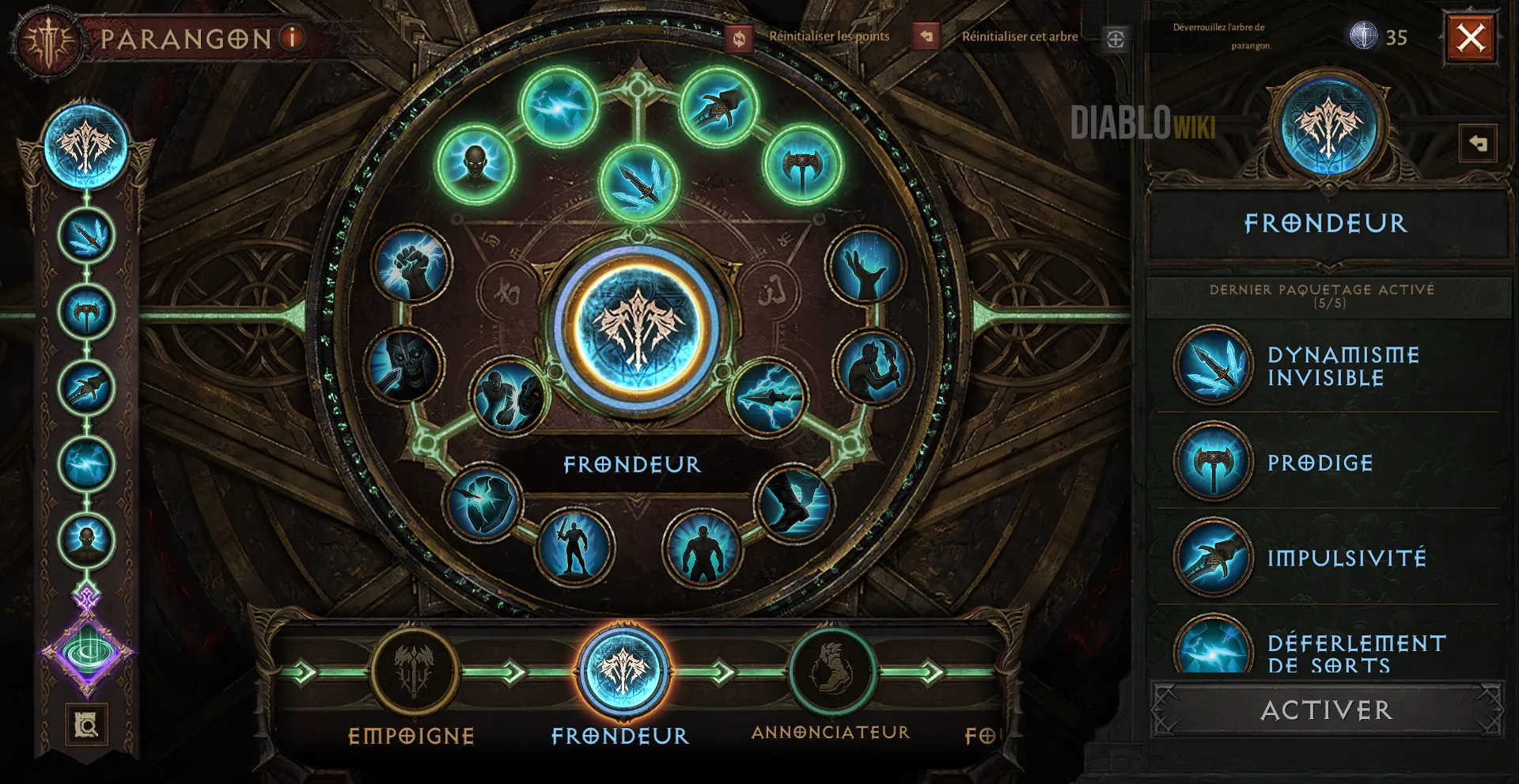Select the lightning fist node
This screenshot has width=1519, height=784.
411,265
